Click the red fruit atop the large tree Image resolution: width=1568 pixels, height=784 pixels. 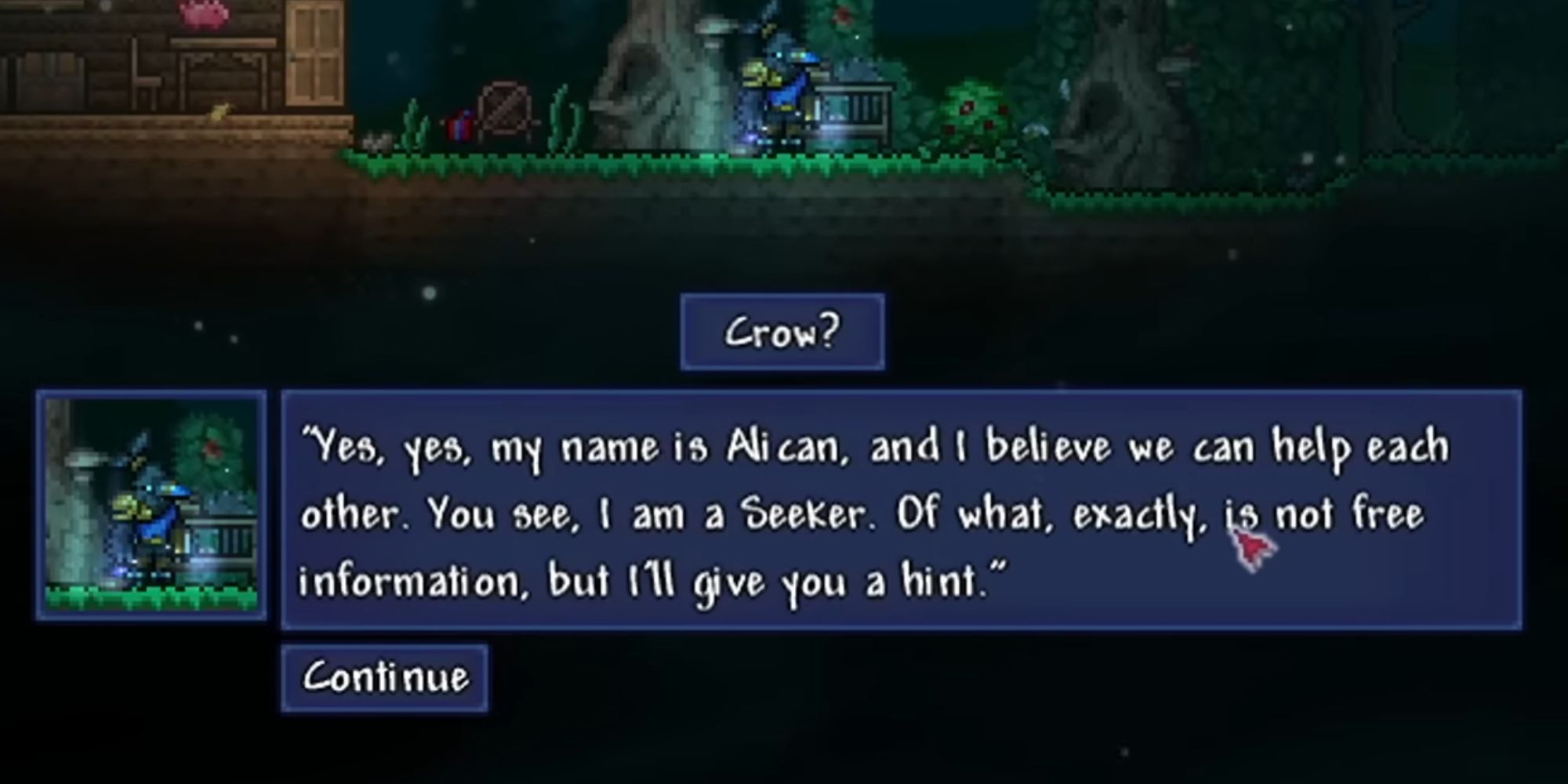843,14
